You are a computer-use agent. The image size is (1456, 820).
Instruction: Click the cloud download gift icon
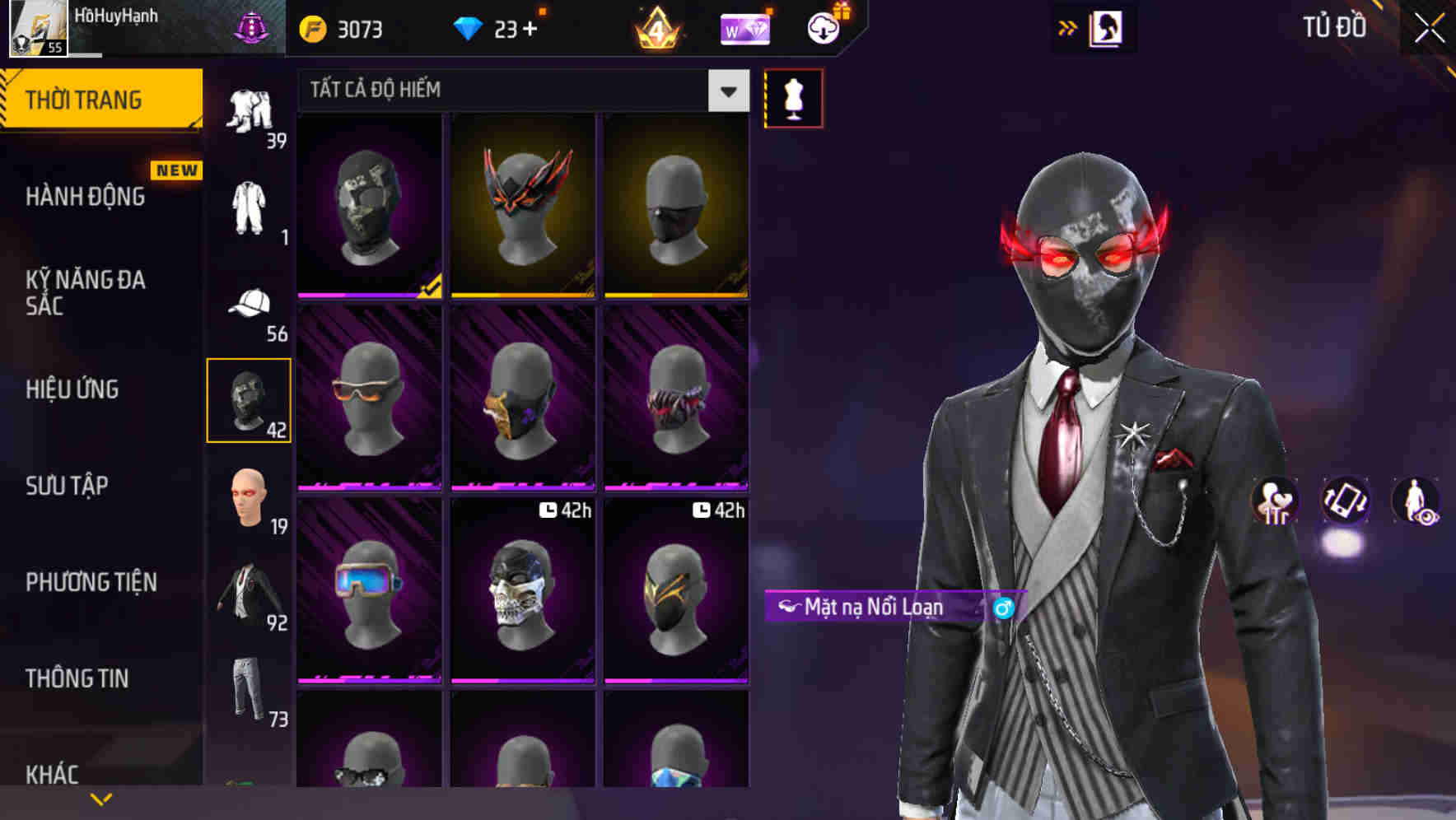pyautogui.click(x=824, y=27)
